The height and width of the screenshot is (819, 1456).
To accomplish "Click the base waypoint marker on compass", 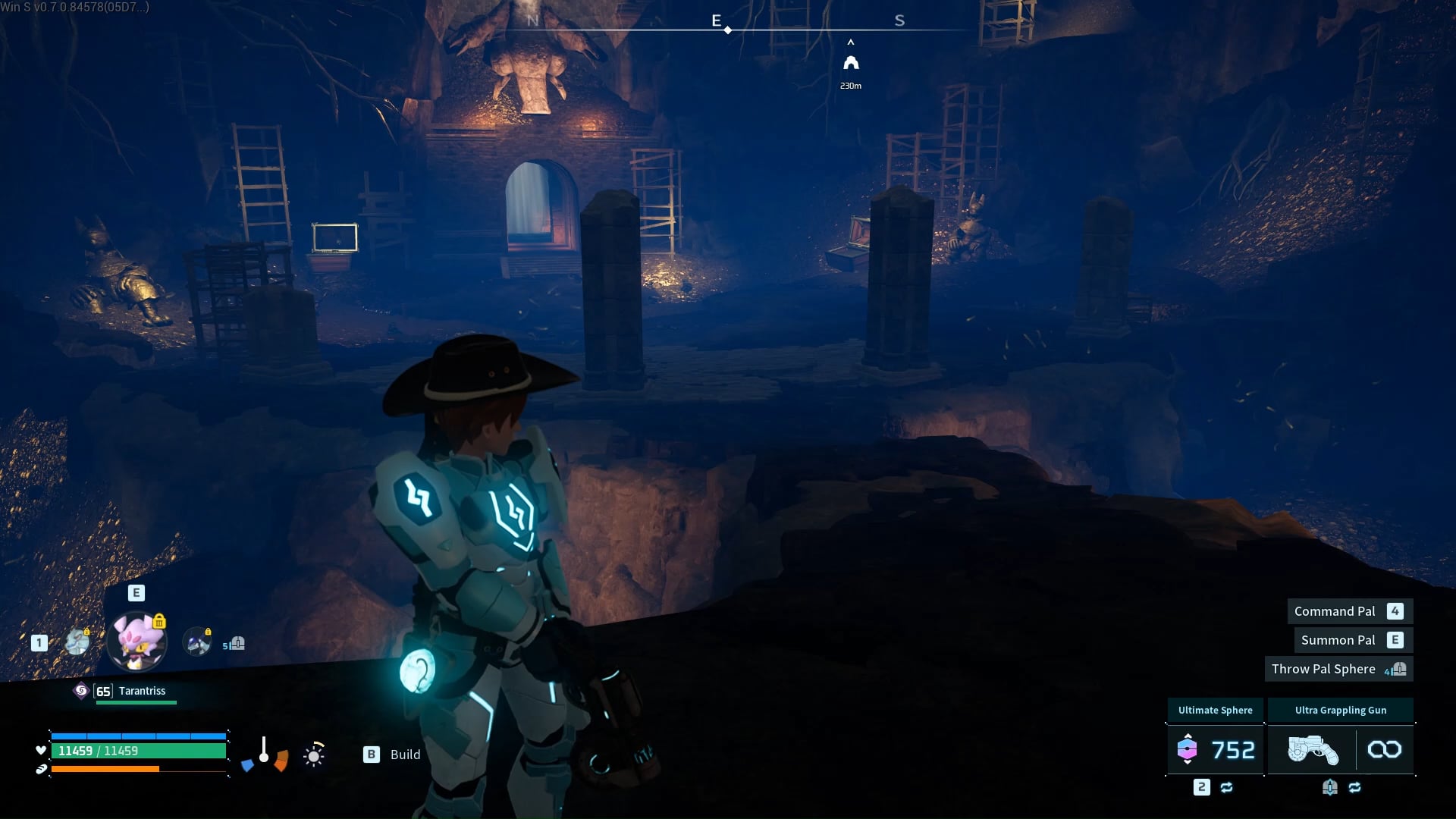I will pos(851,63).
